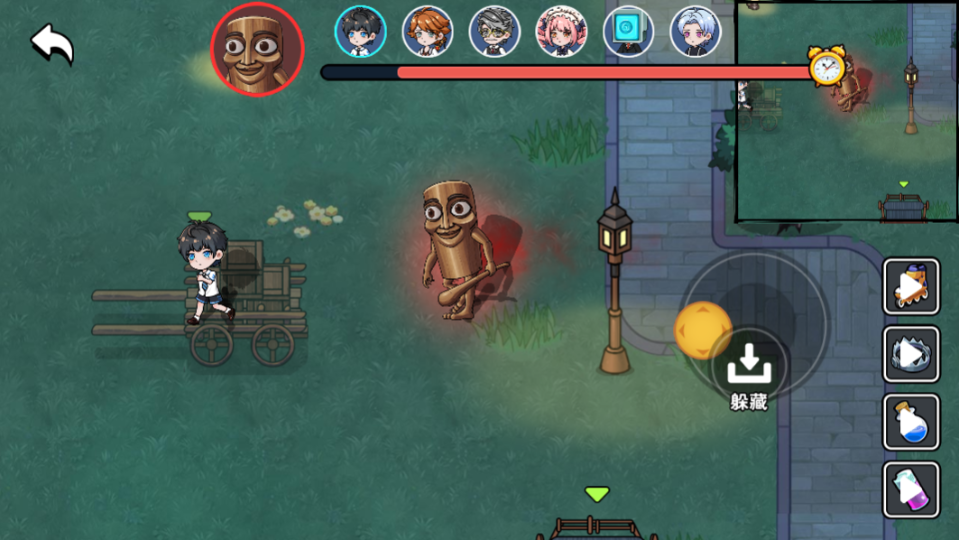Select the gray-haired glasses character portrait
This screenshot has width=959, height=540.
pyautogui.click(x=494, y=32)
